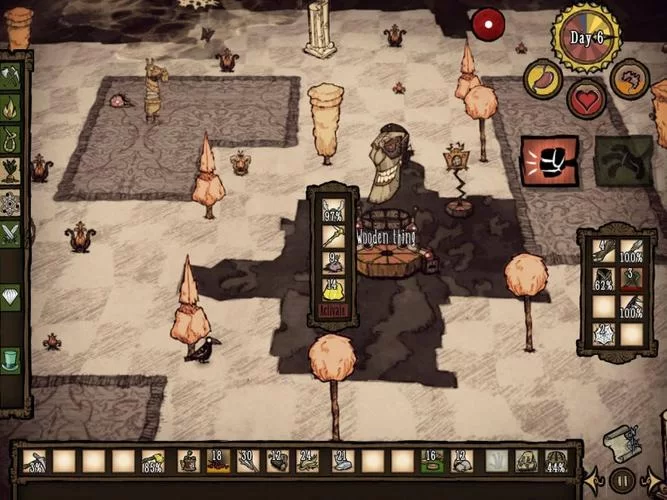Open the Tools crafting tab
The width and height of the screenshot is (667, 500).
coord(10,76)
